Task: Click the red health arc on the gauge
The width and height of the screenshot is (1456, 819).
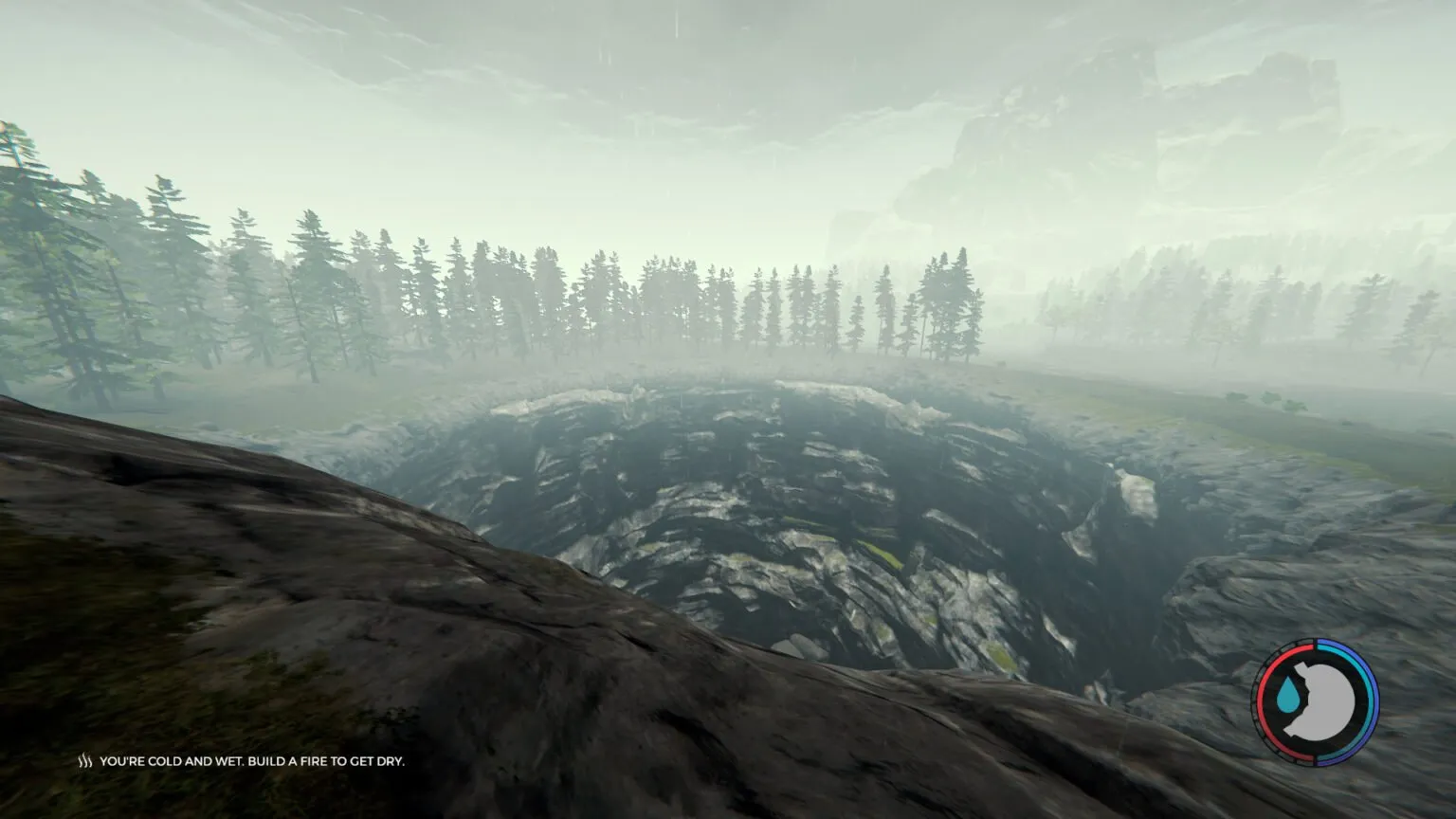Action: click(x=1262, y=701)
